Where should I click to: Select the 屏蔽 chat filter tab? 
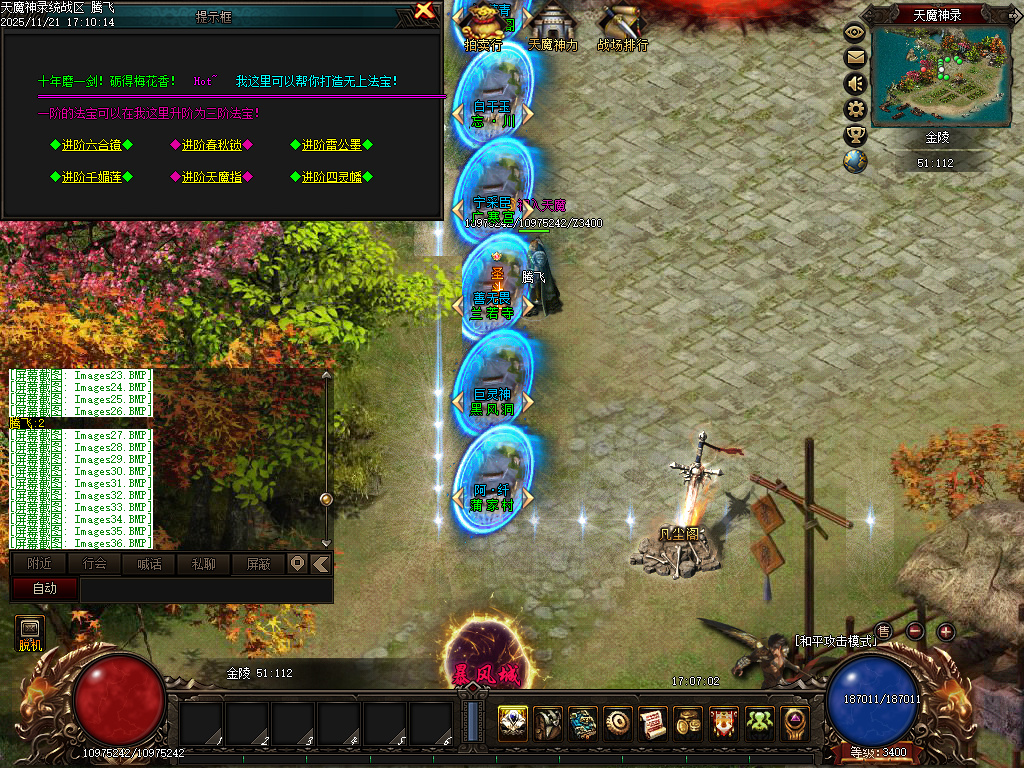coord(258,564)
